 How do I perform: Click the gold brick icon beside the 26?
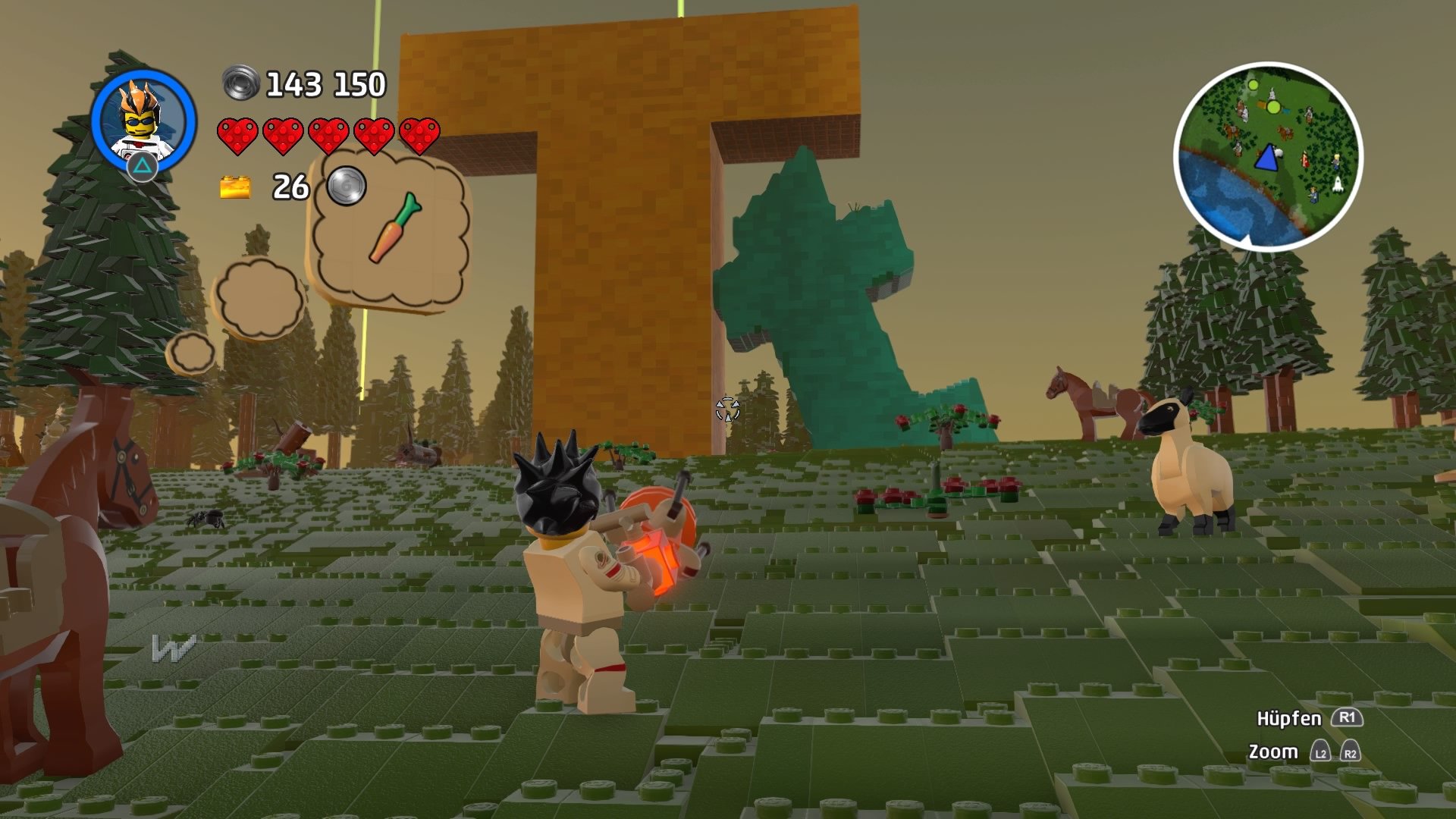click(234, 186)
